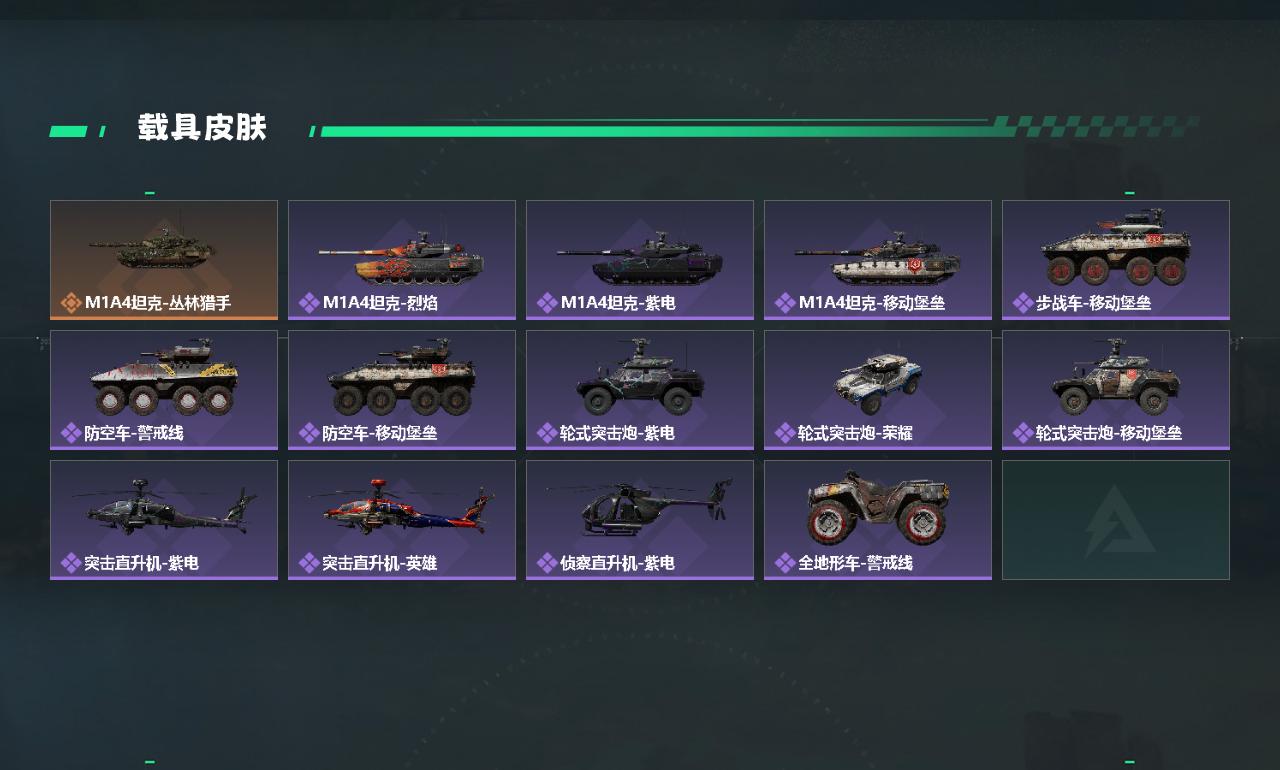1280x770 pixels.
Task: Click the 防空车-移动堡垒 skin card
Action: [x=402, y=389]
